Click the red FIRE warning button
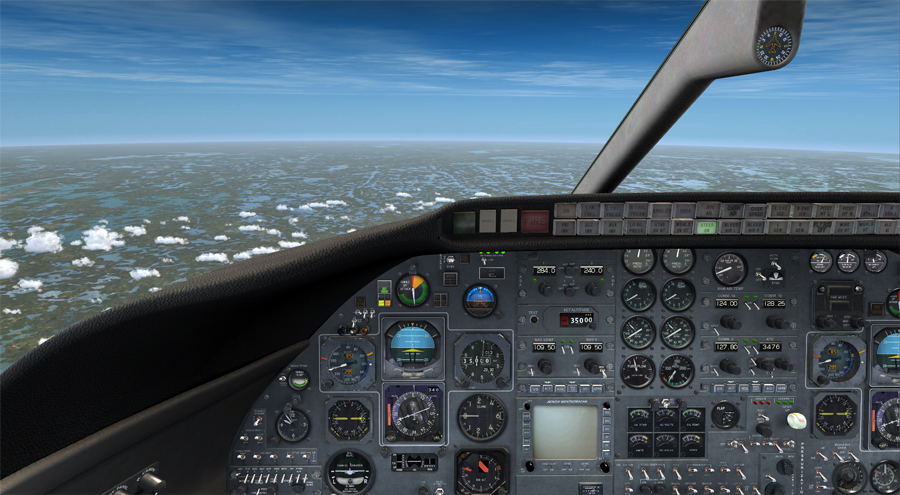900x495 pixels. coord(535,221)
